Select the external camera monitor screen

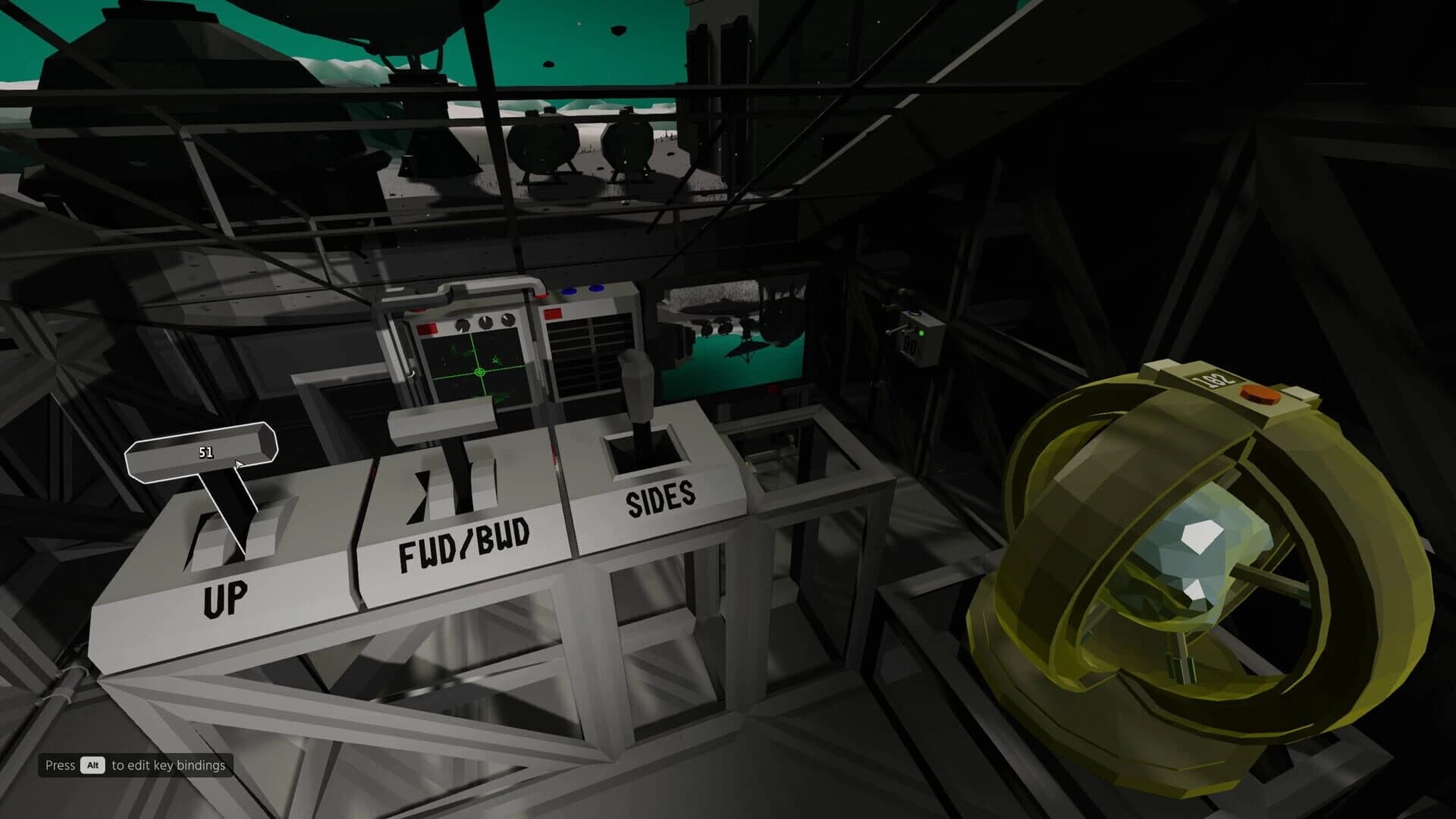(x=728, y=334)
